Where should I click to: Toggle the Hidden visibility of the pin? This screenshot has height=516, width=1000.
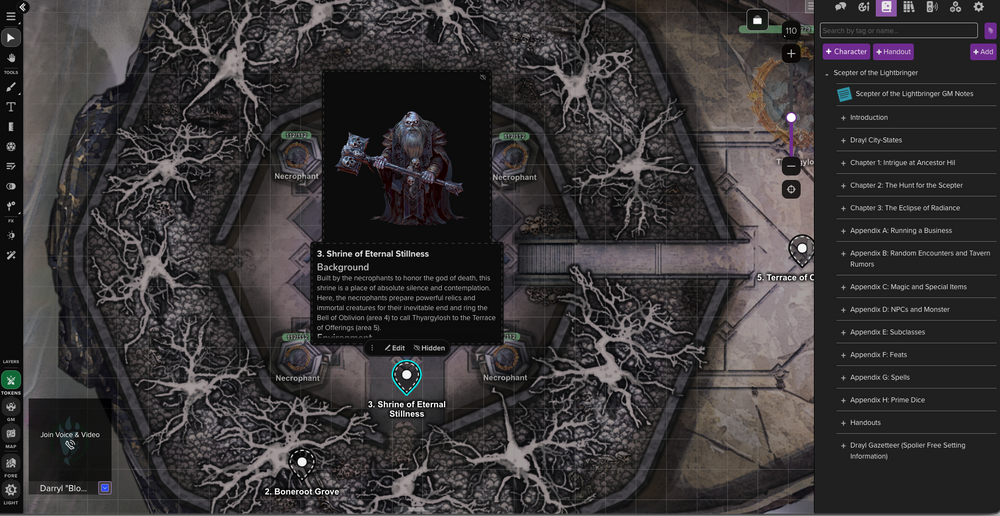[430, 348]
